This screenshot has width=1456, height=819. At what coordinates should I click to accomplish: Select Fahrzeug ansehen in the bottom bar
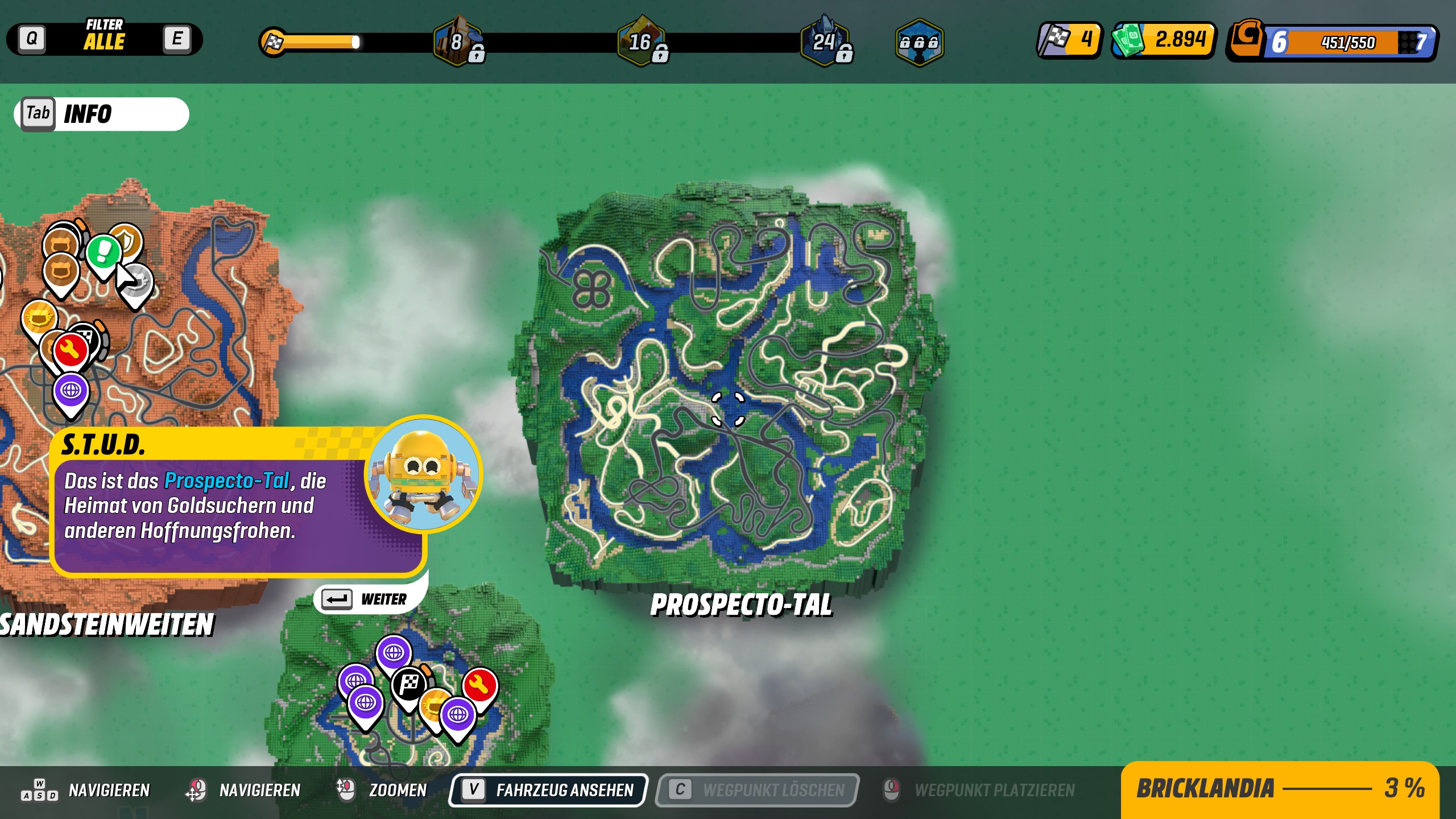(x=548, y=790)
